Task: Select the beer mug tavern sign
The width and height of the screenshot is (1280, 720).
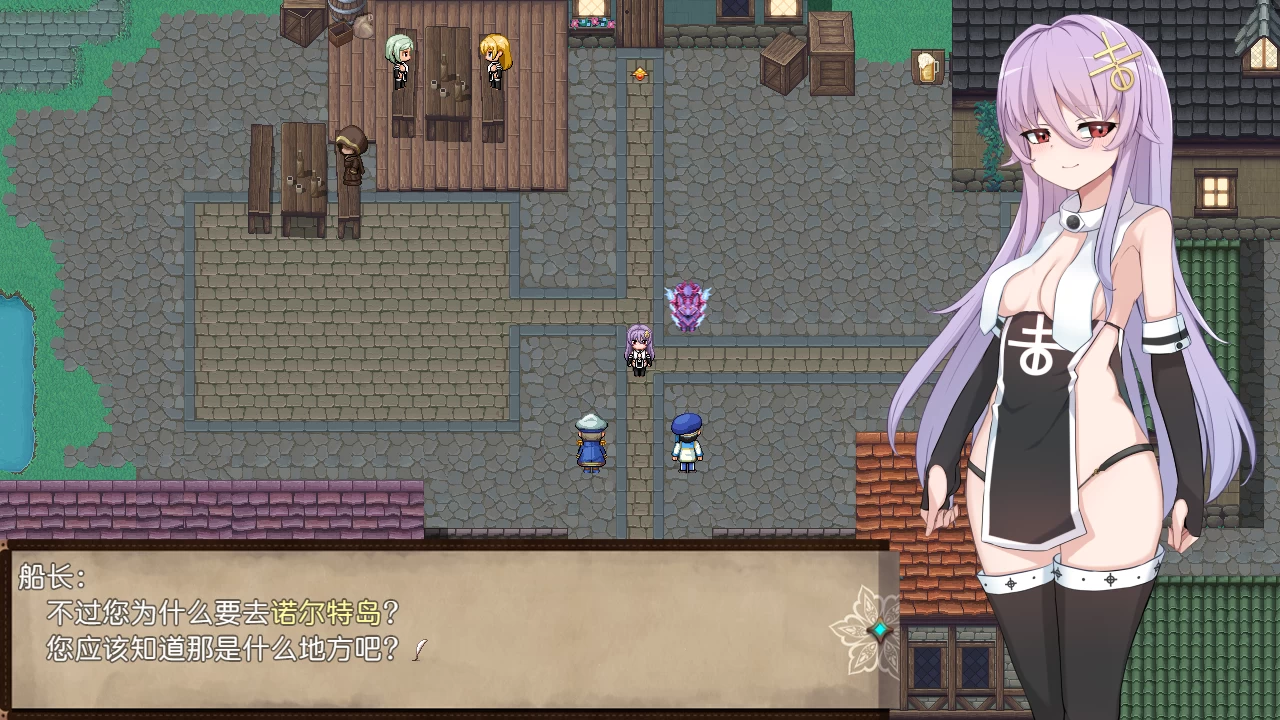Action: 930,68
